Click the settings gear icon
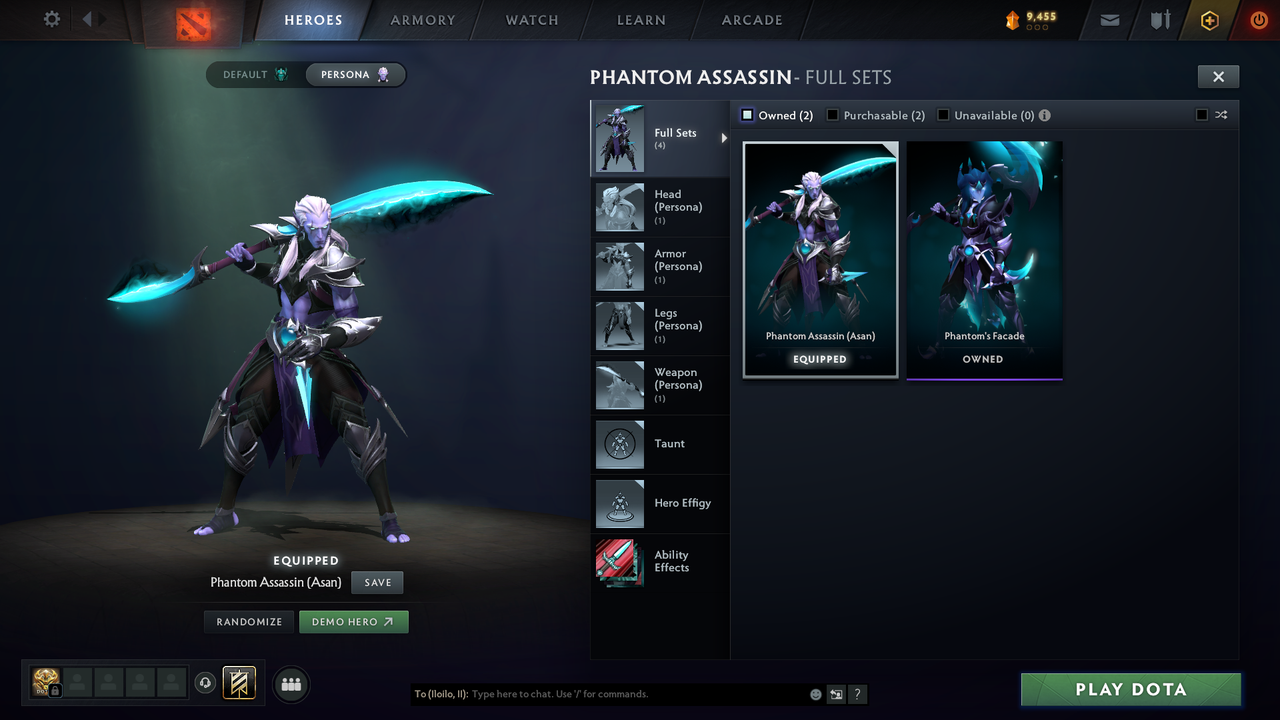Image resolution: width=1280 pixels, height=720 pixels. tap(50, 19)
